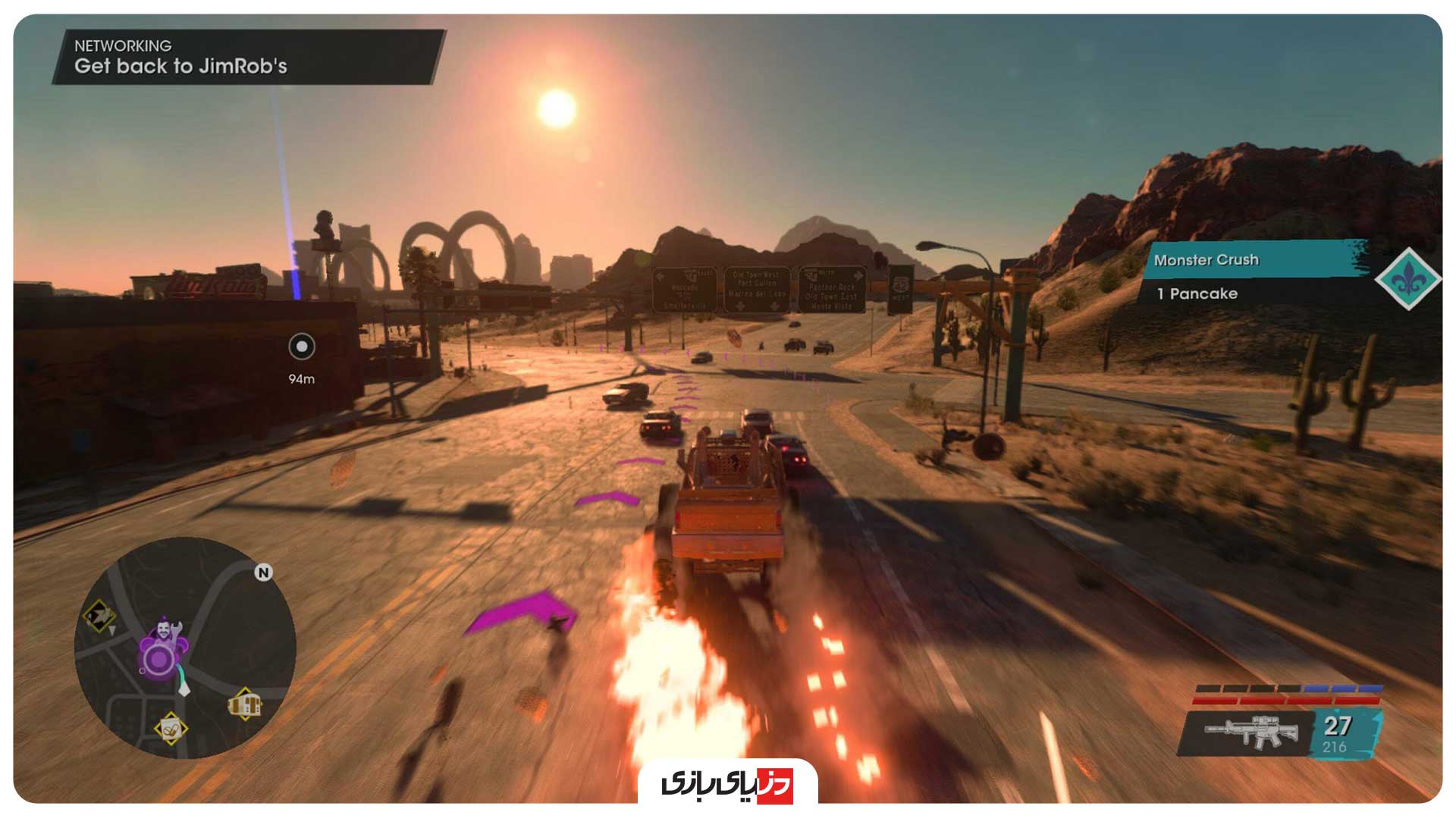1456x819 pixels.
Task: Open the Monster Crush notification banner
Action: pyautogui.click(x=1255, y=260)
